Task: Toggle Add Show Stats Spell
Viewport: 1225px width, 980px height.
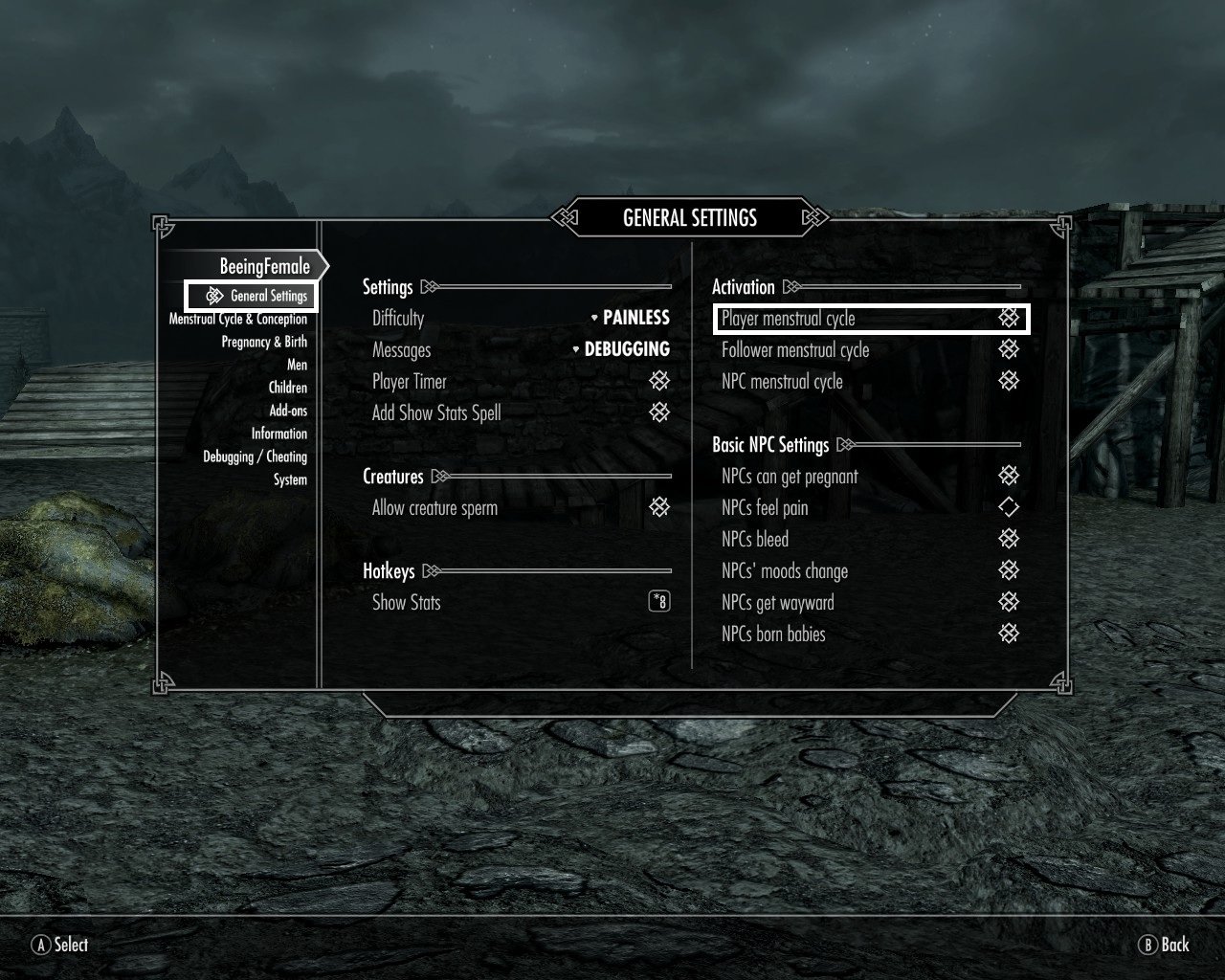Action: [659, 412]
